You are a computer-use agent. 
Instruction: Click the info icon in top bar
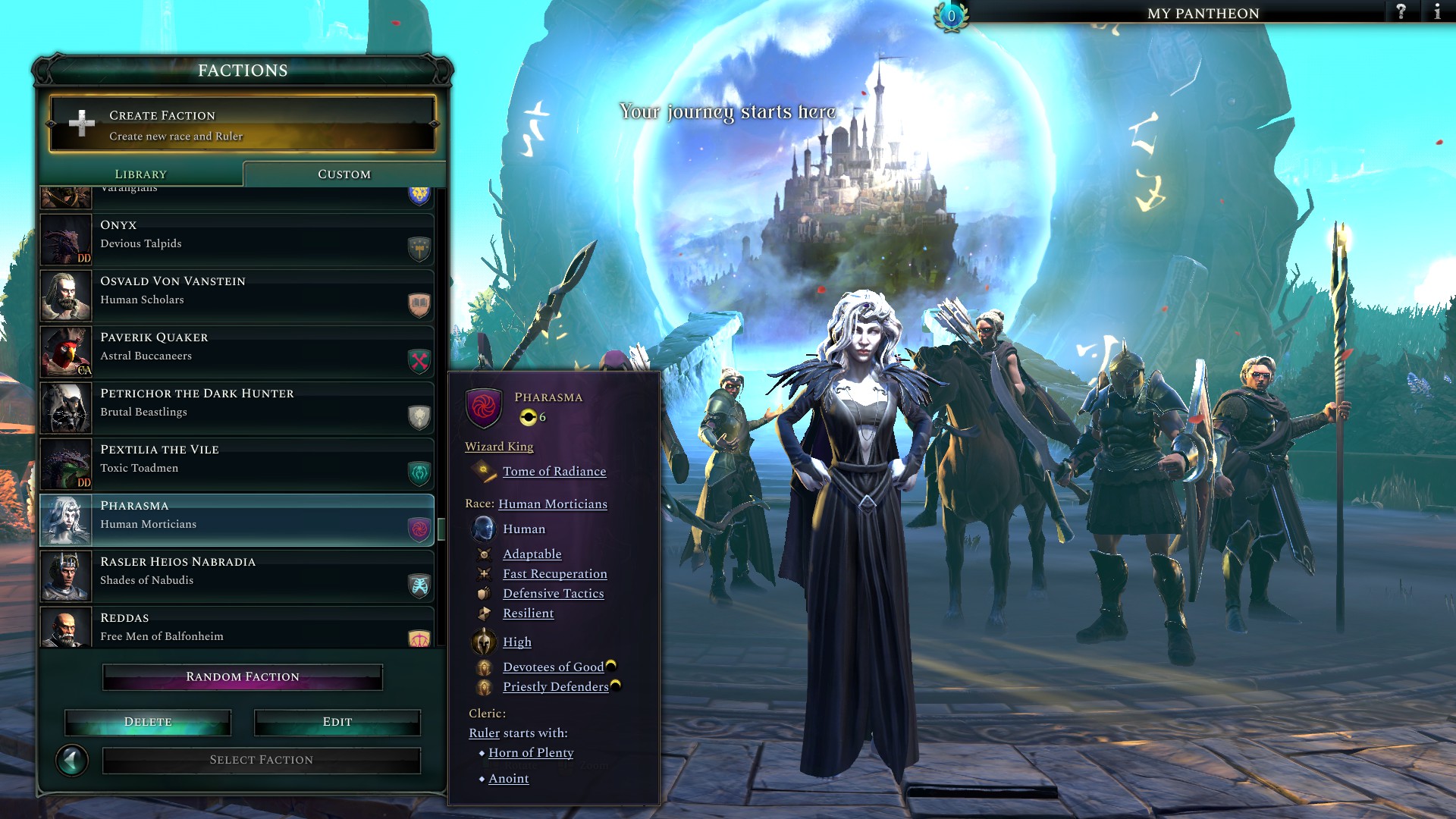1438,12
